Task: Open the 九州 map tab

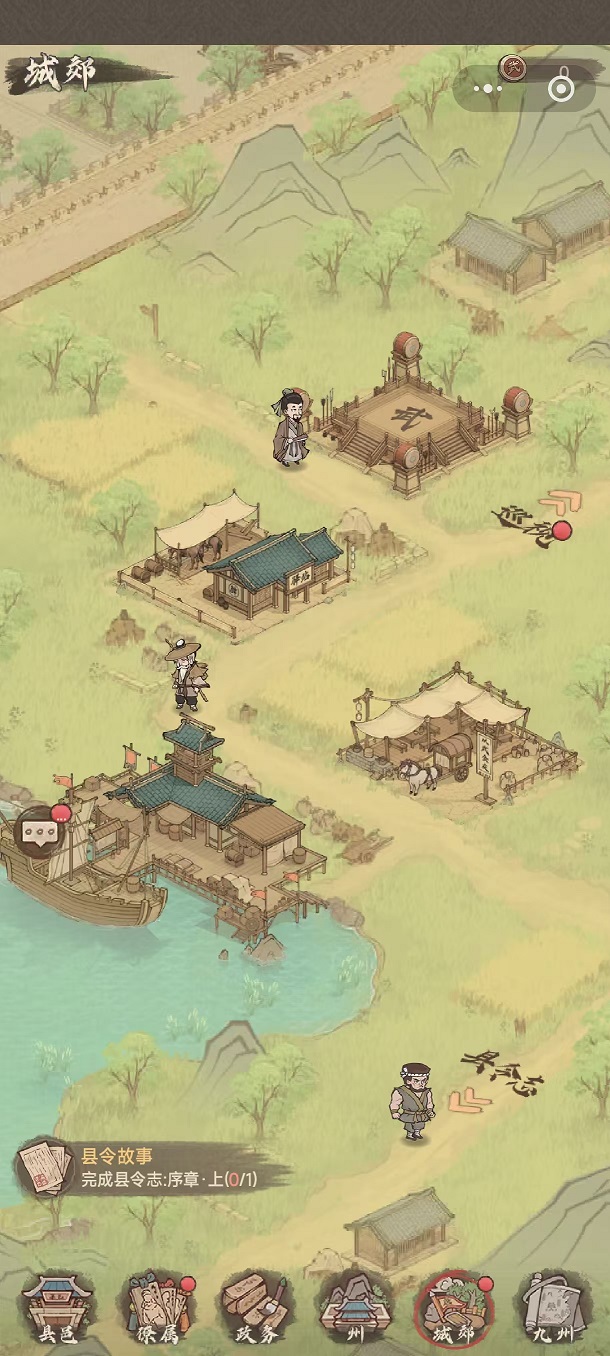Action: (551, 1307)
